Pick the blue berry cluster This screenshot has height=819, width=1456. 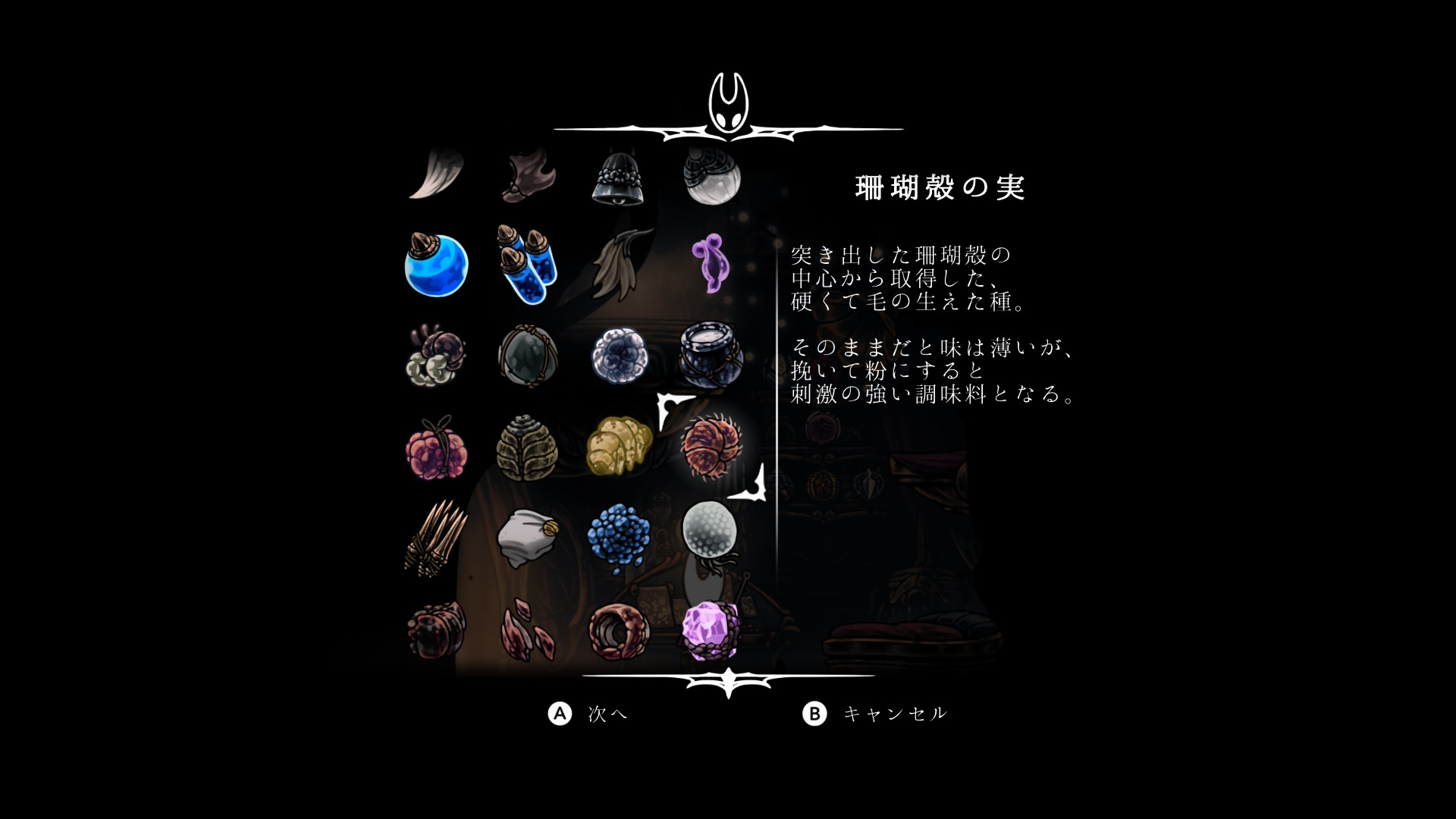click(620, 538)
